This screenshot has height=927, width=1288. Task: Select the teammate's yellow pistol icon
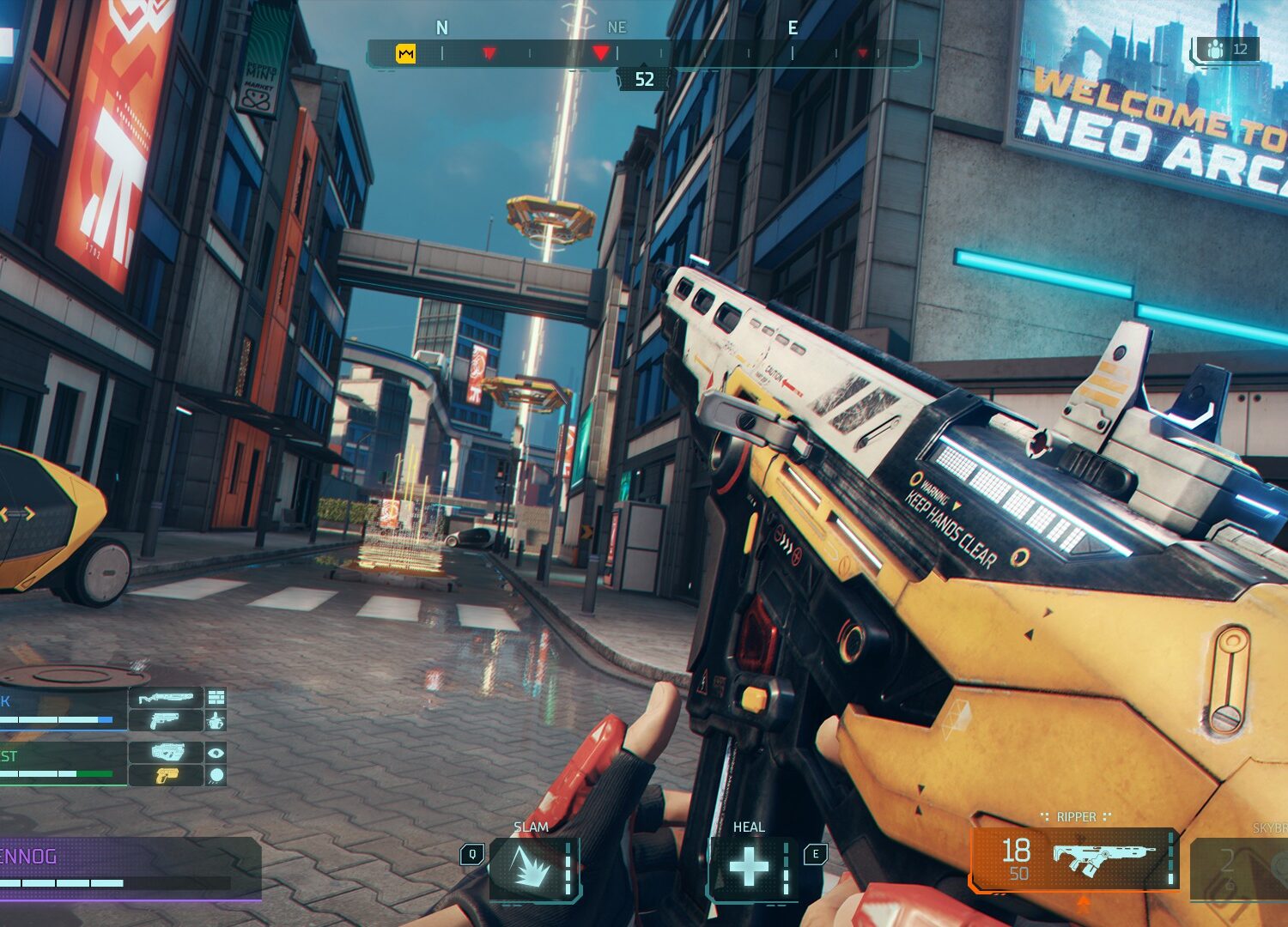(x=166, y=776)
